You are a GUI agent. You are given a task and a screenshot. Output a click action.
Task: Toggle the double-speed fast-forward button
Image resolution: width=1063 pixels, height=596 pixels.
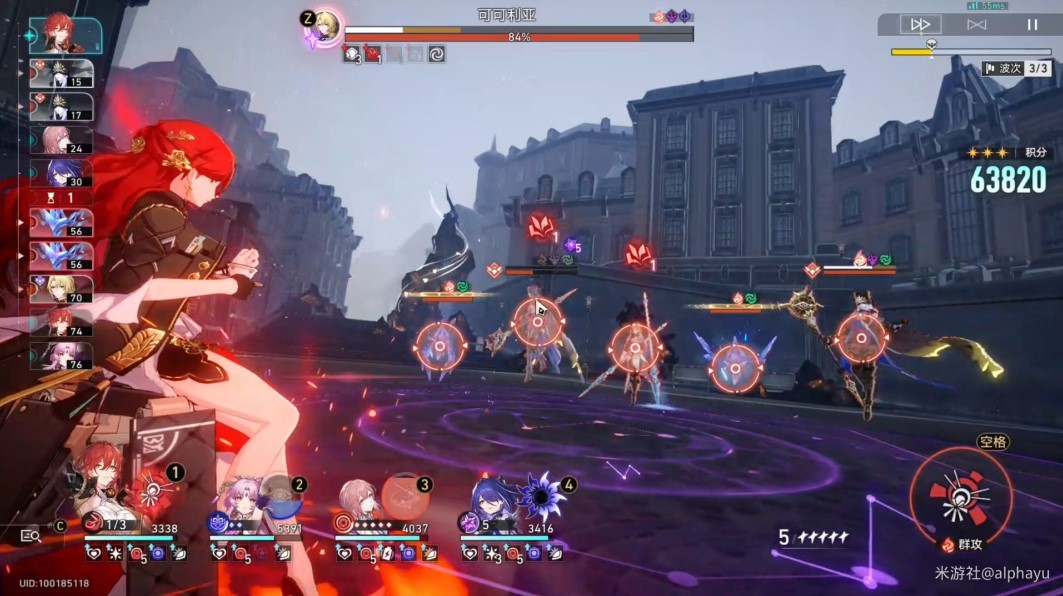pyautogui.click(x=922, y=24)
